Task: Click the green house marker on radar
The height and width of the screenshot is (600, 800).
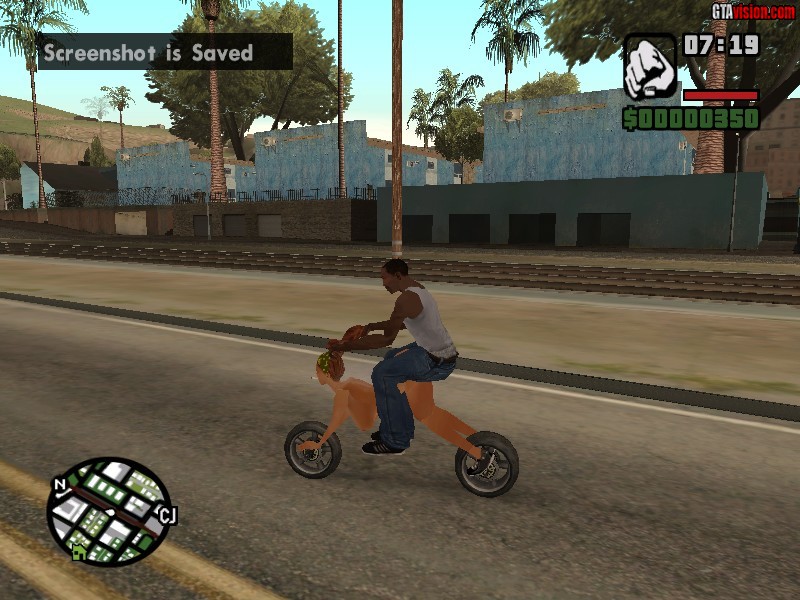Action: coord(79,551)
